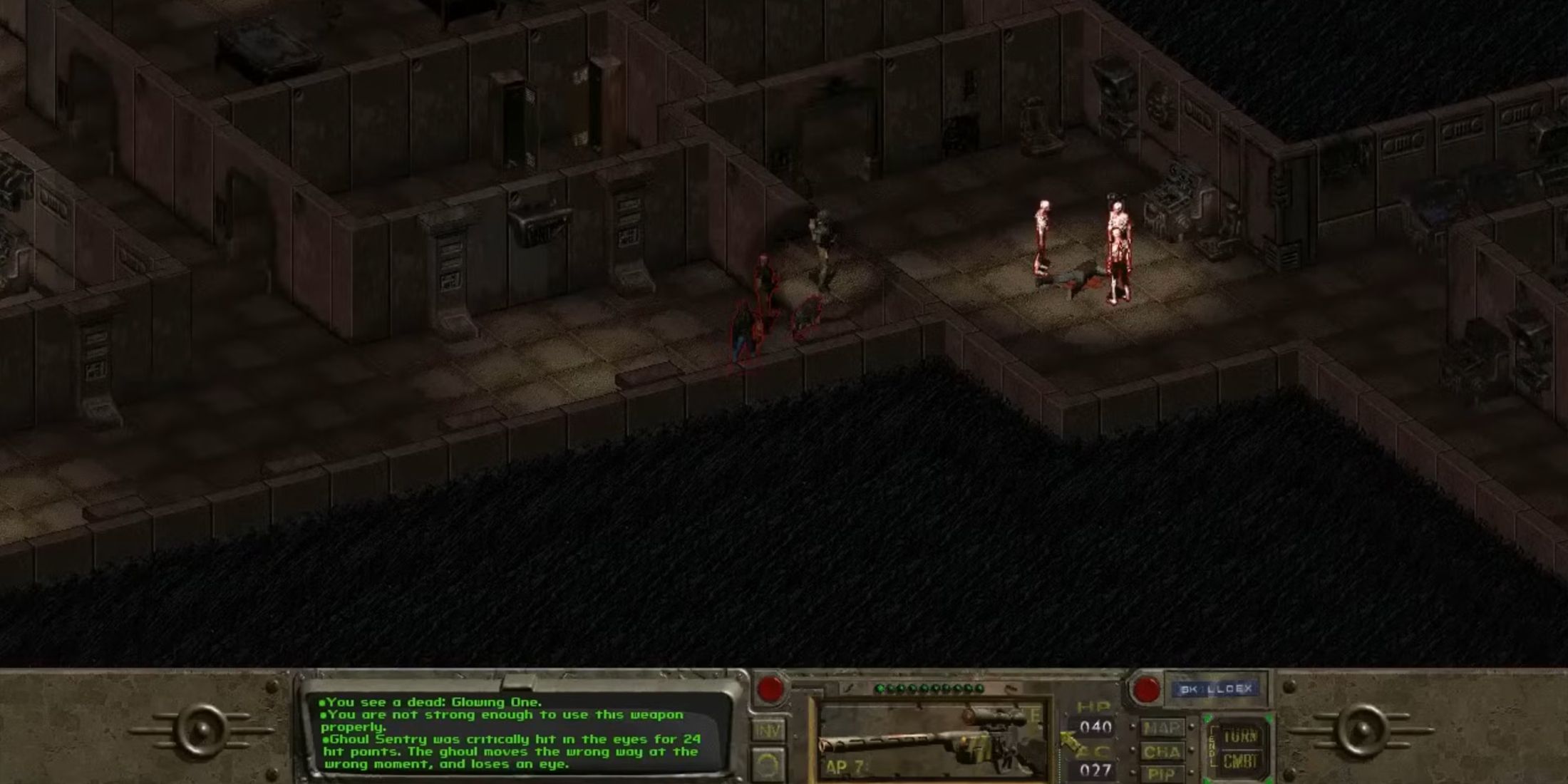Open the character sheet with the CHA button
This screenshot has height=784, width=1568.
tap(1162, 752)
